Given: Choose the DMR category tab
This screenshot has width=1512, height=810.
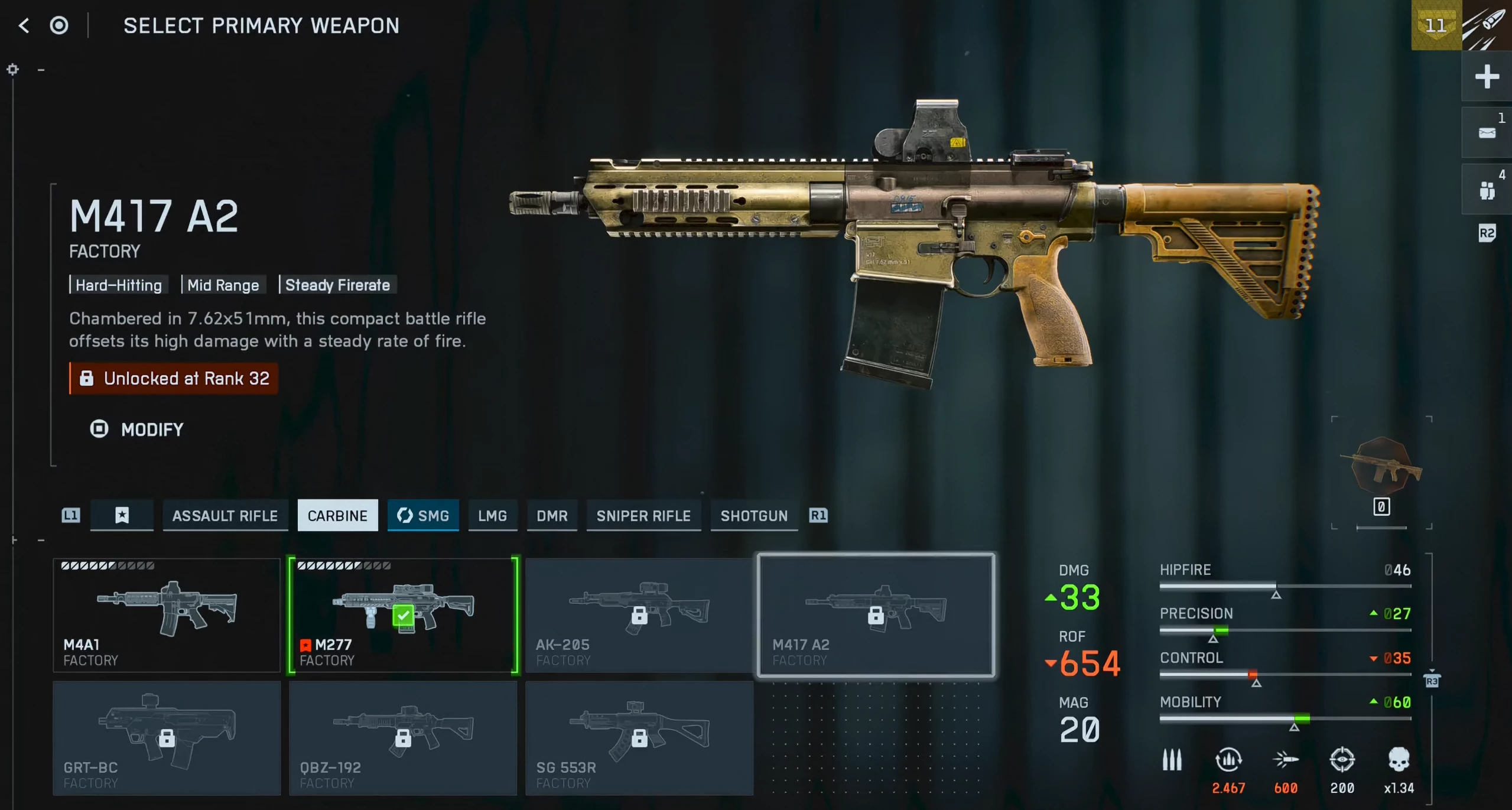Looking at the screenshot, I should click(x=552, y=516).
